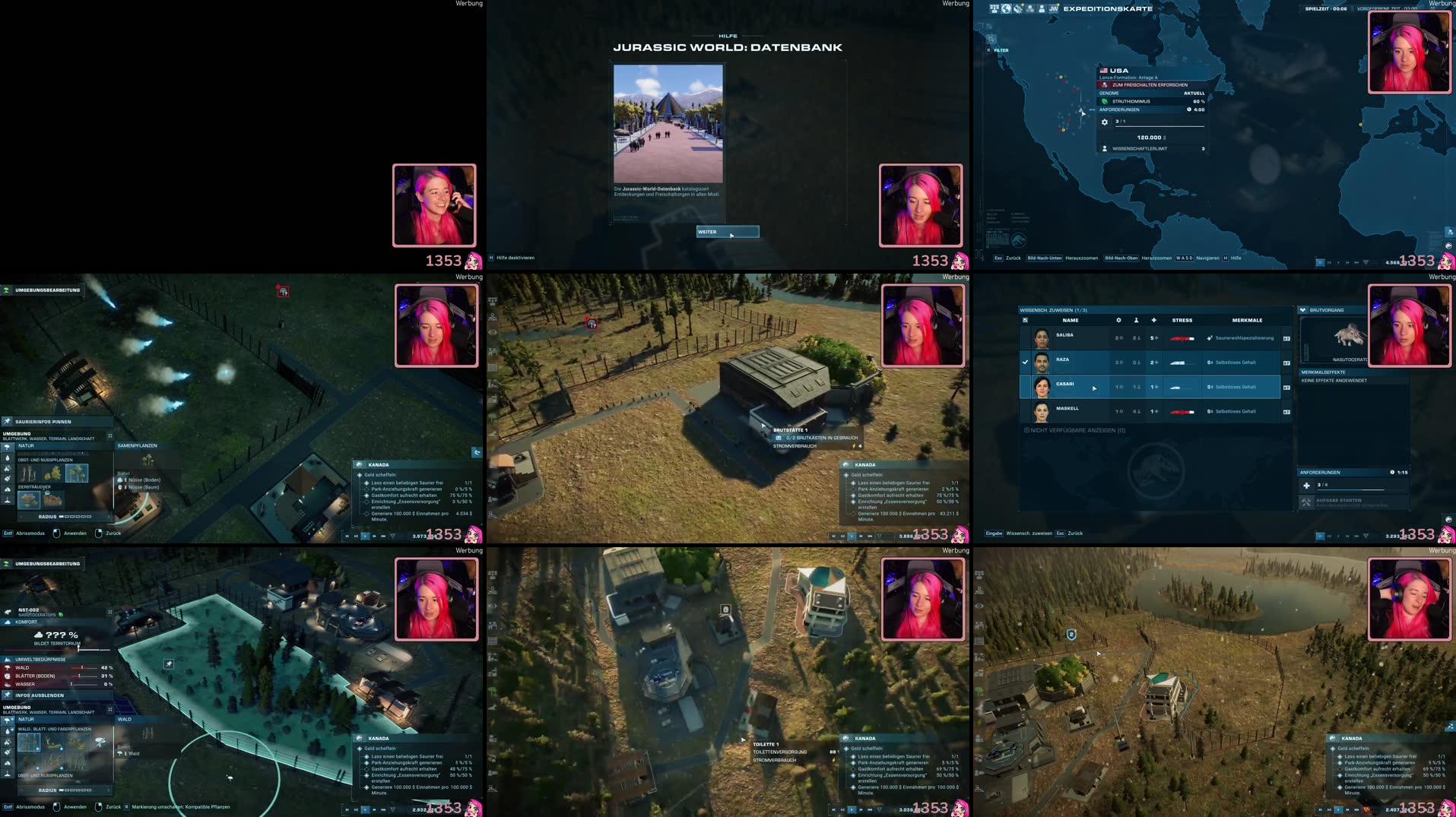Untick the checkmark beside scientist Raza
Viewport: 1456px width, 817px height.
click(x=1025, y=363)
